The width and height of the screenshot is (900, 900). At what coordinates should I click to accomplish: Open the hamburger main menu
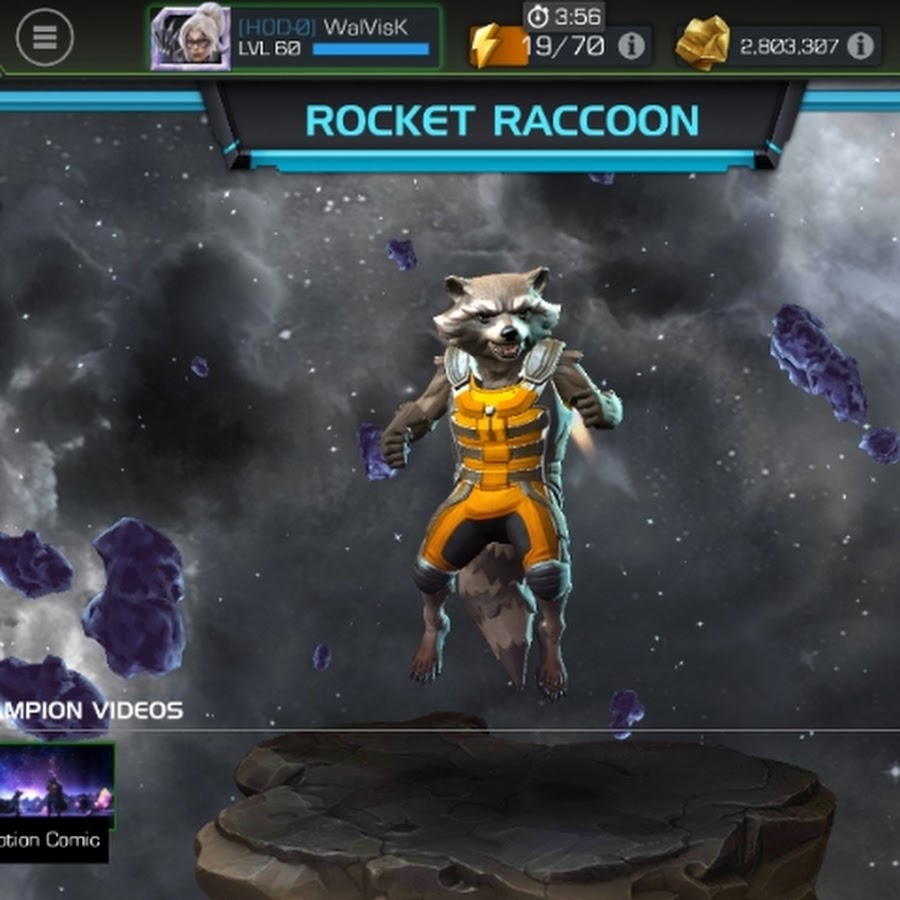[x=45, y=37]
